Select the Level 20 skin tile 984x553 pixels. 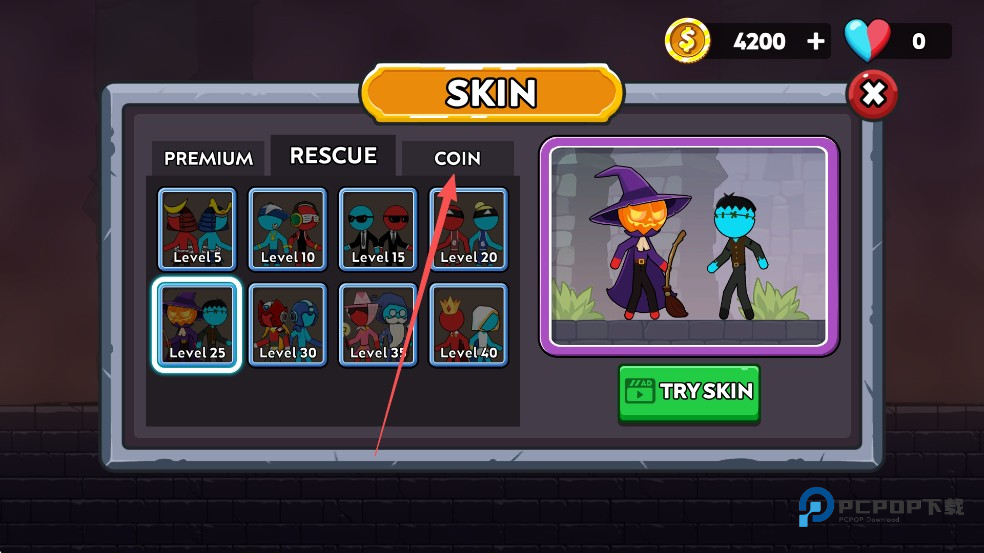468,229
